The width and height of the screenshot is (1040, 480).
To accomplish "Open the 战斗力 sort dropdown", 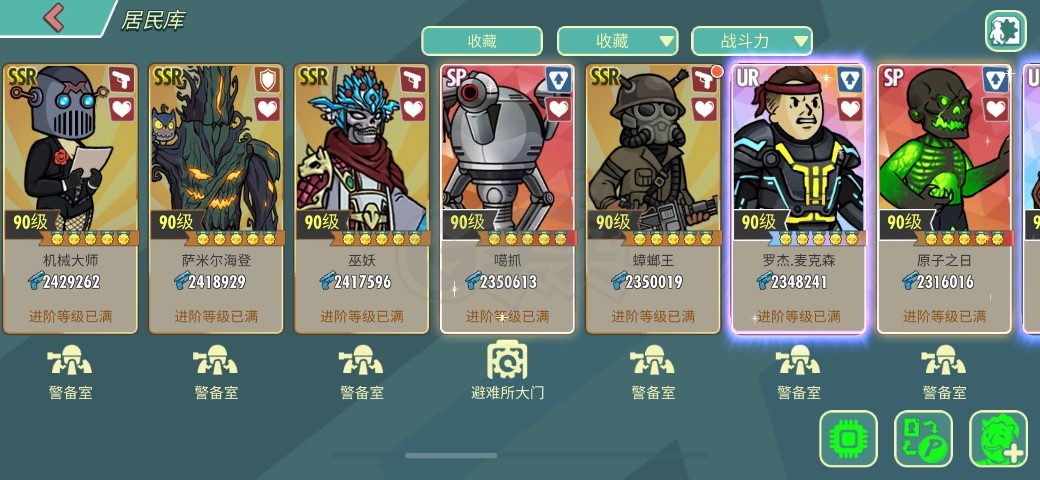I will click(x=752, y=41).
